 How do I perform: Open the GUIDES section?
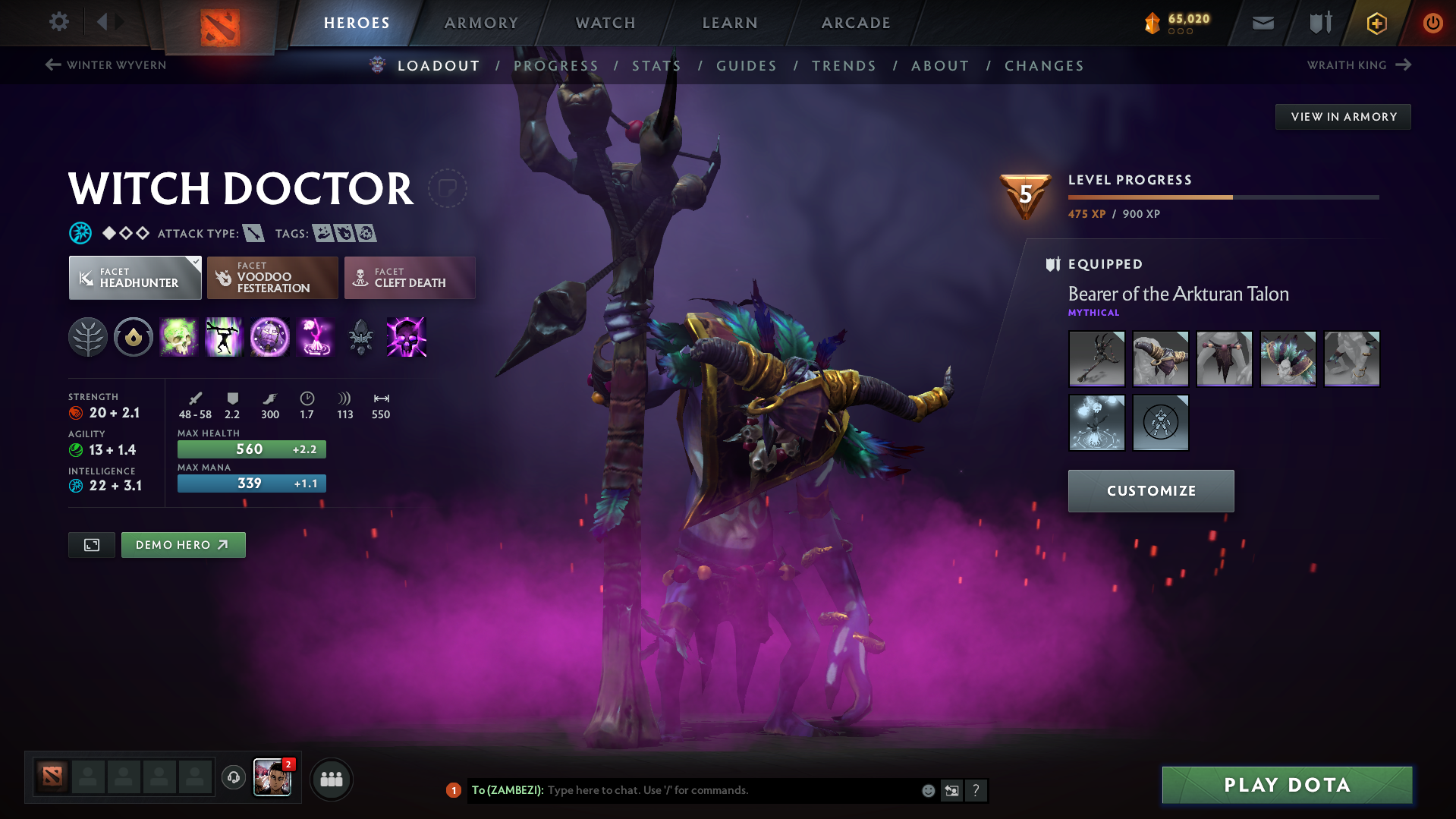[x=746, y=66]
